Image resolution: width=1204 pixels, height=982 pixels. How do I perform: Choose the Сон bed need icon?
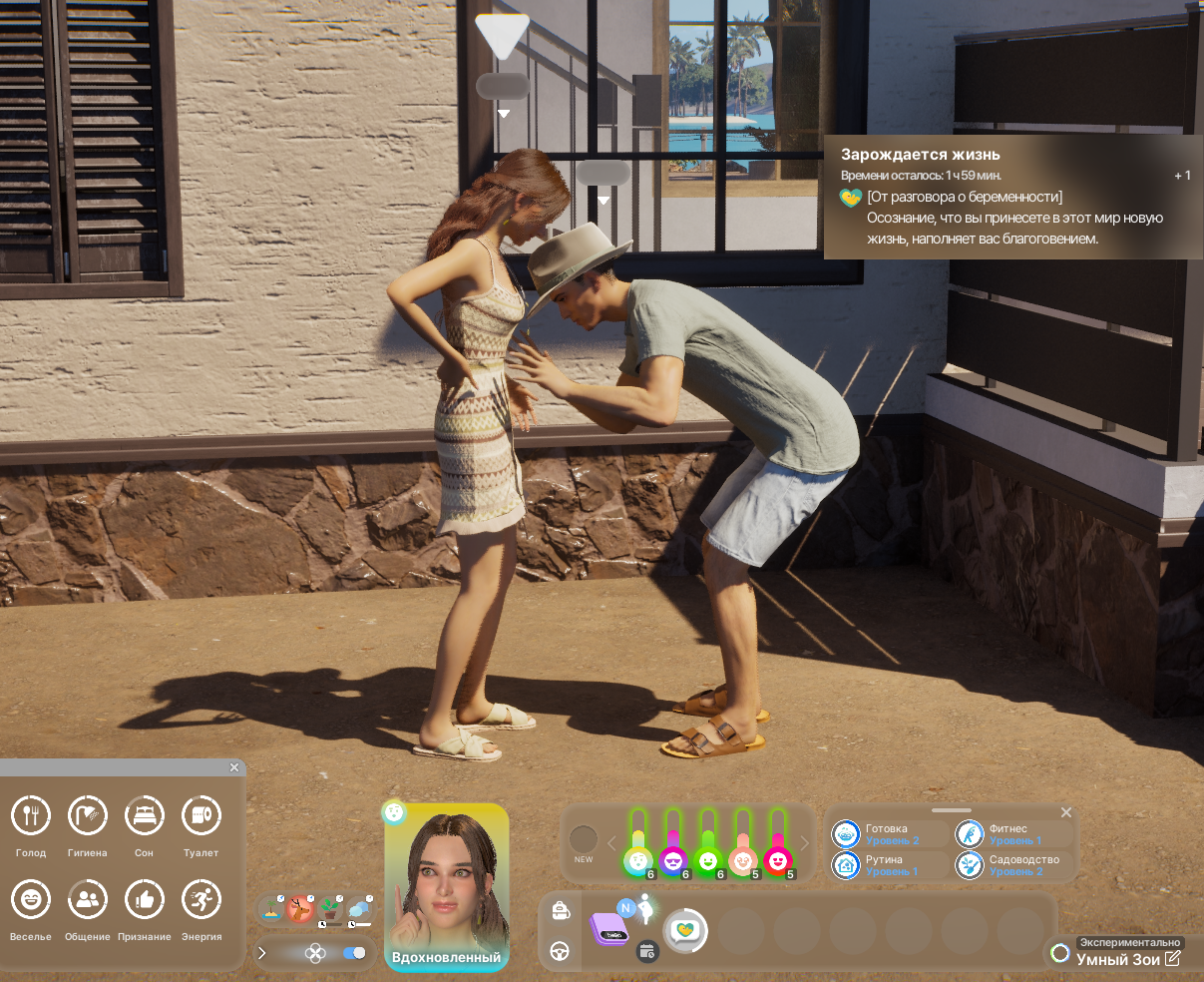pyautogui.click(x=144, y=816)
